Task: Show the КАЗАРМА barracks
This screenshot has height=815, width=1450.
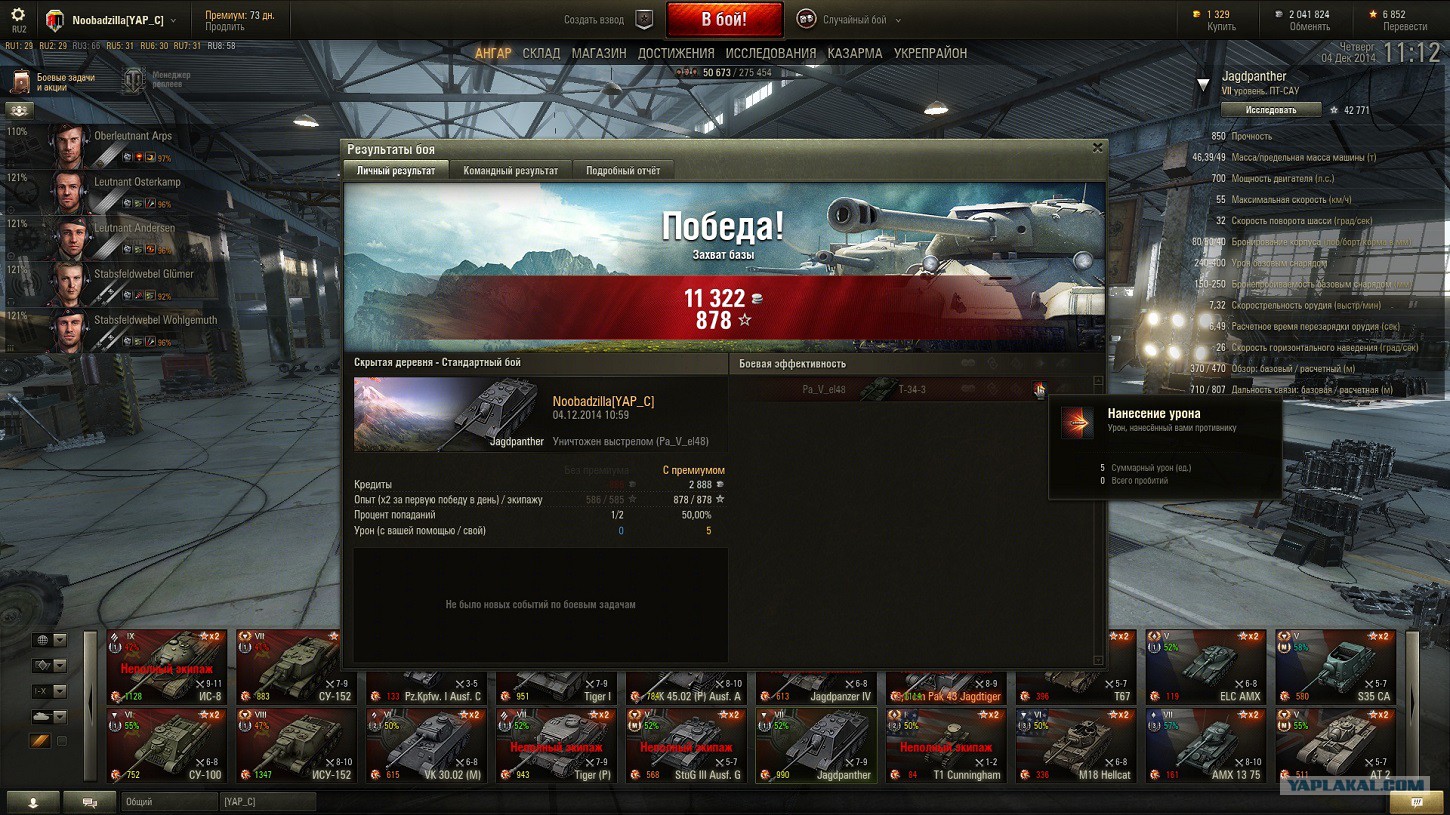Action: (x=855, y=54)
